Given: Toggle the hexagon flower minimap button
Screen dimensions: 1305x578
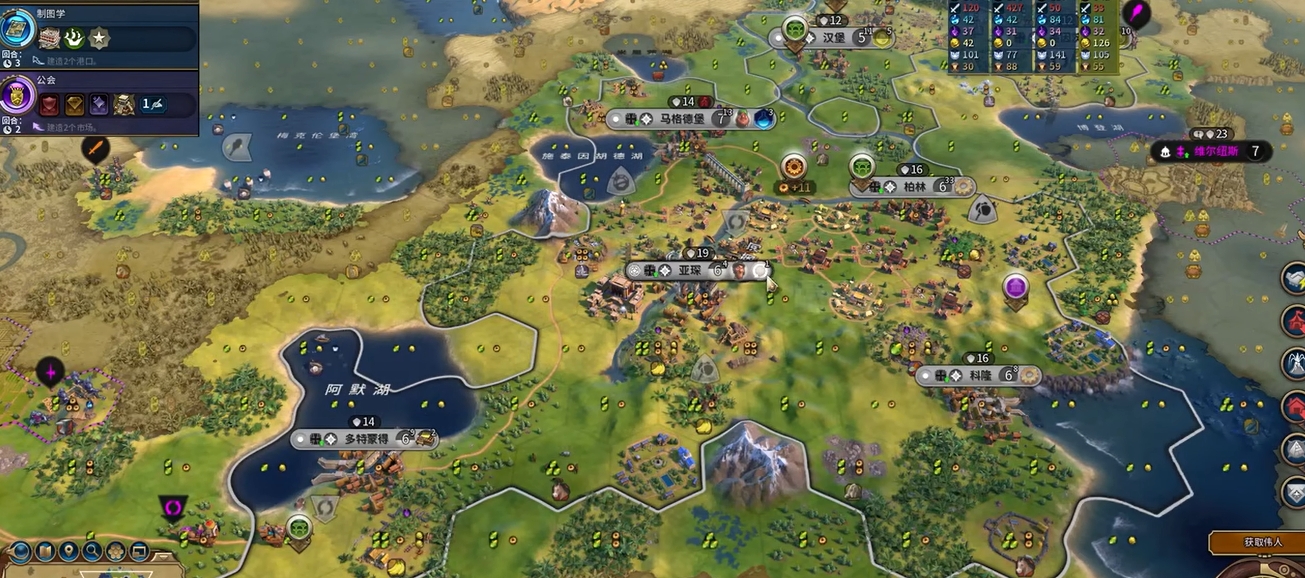Looking at the screenshot, I should 117,550.
